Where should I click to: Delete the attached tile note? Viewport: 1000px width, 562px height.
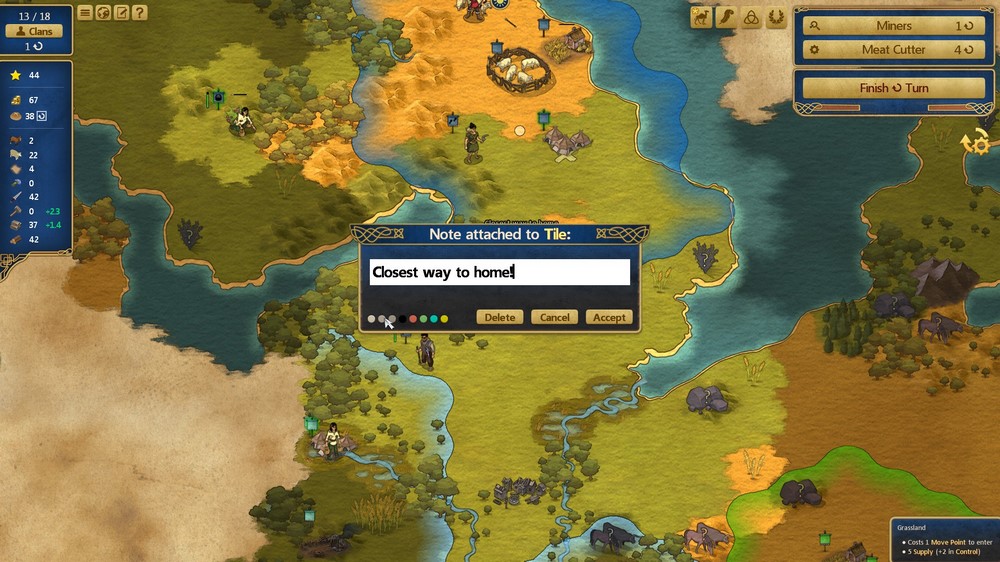[500, 317]
